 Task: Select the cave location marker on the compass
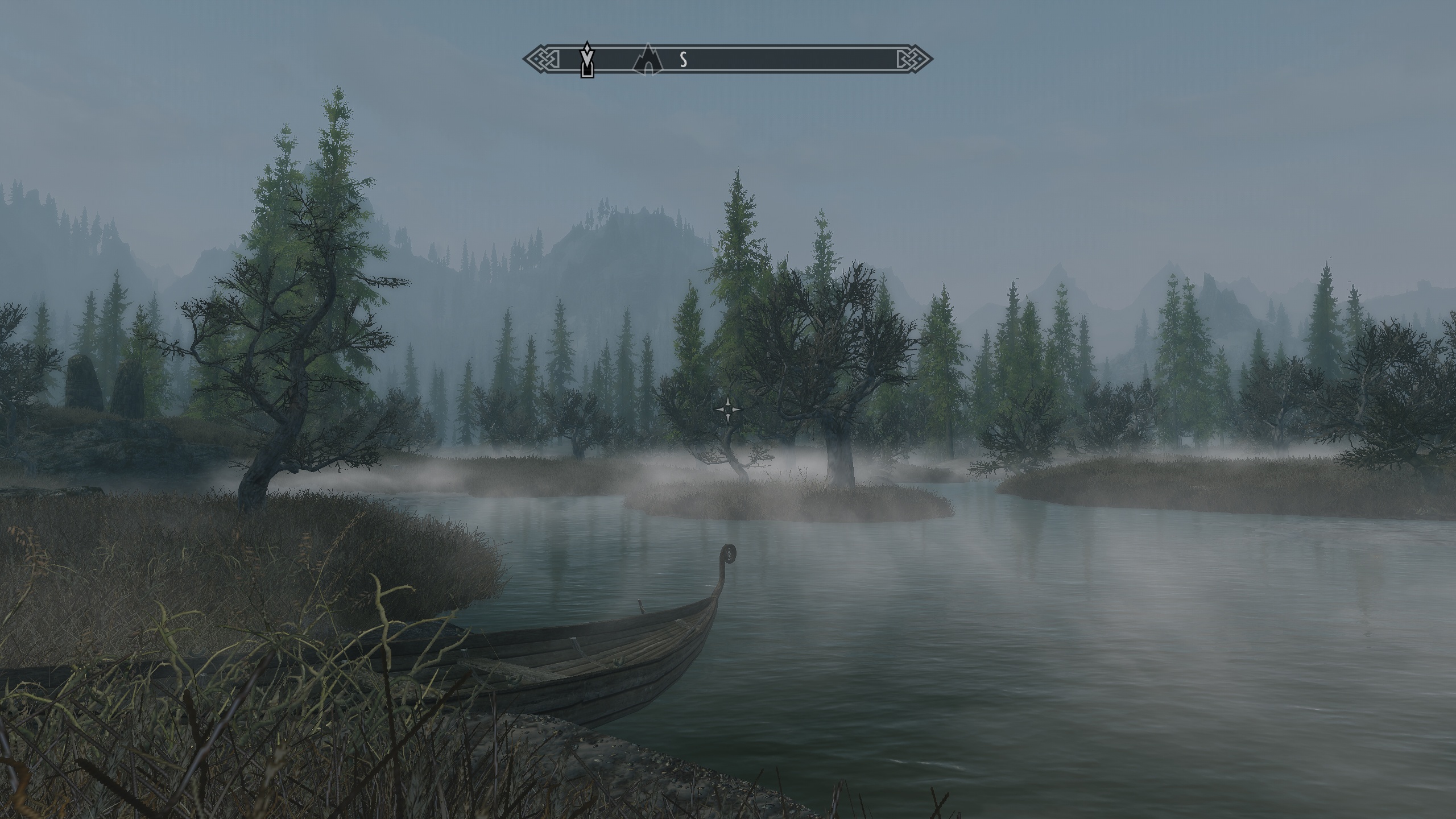point(648,60)
